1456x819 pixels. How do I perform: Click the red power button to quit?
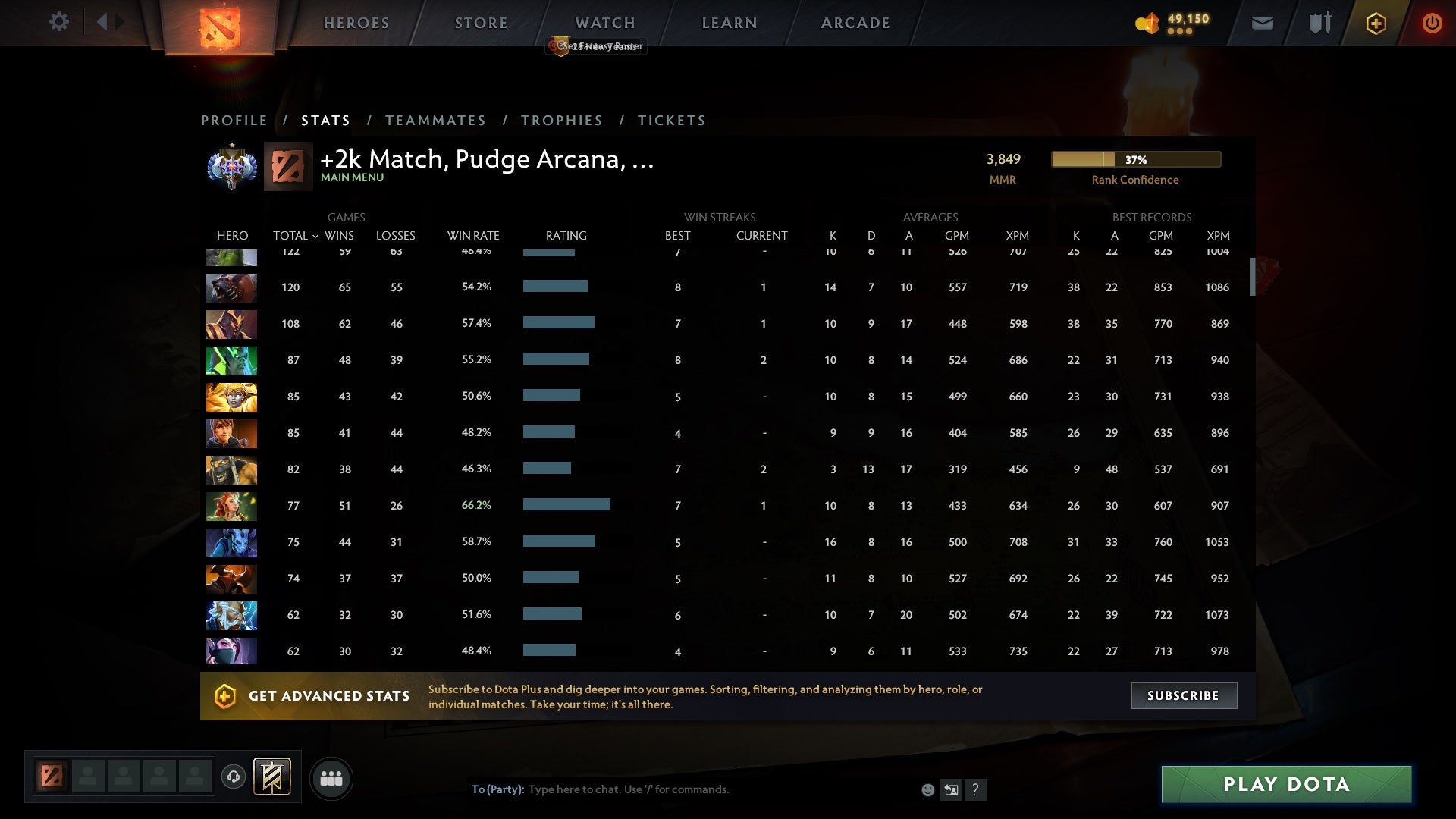click(x=1432, y=23)
